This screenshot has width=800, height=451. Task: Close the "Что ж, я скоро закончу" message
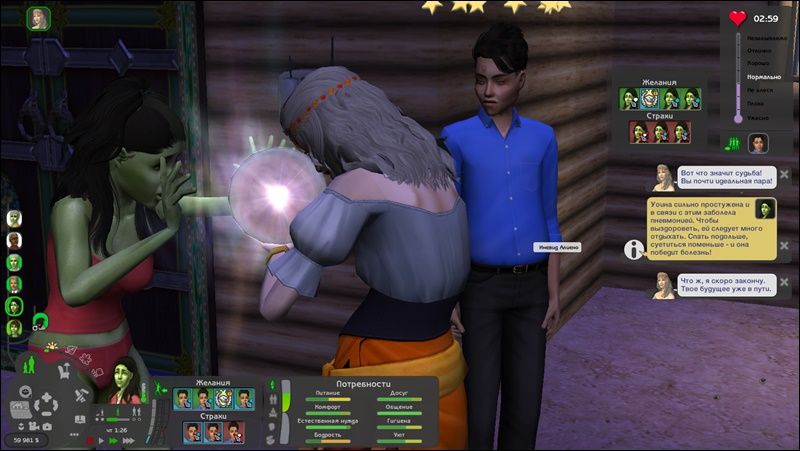tap(785, 283)
